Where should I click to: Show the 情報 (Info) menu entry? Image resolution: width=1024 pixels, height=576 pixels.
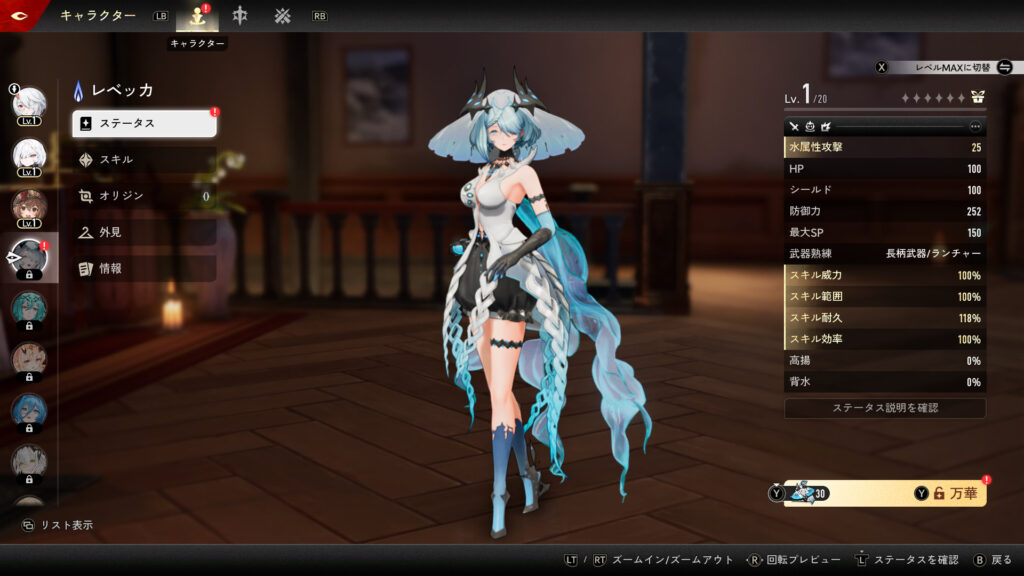[x=144, y=268]
